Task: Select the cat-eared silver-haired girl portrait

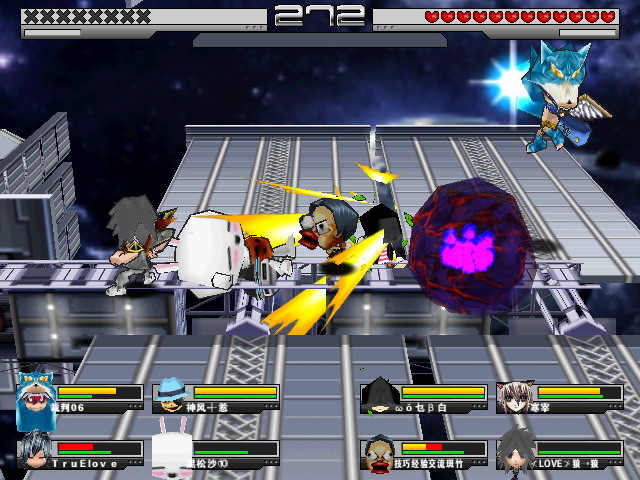Action: (x=516, y=396)
